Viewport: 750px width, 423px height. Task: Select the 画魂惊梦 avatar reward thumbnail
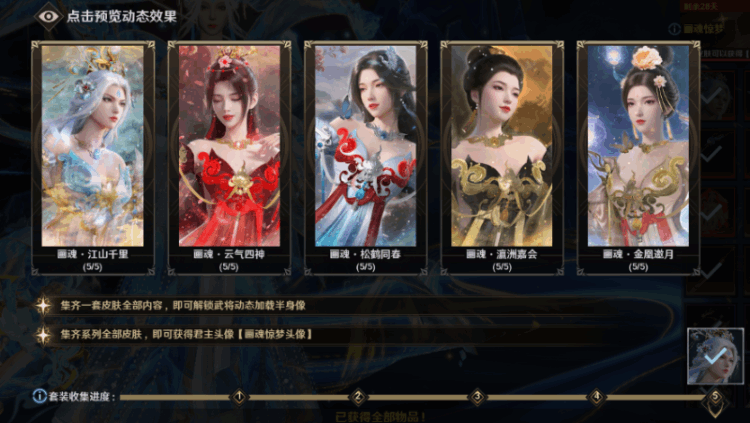click(x=715, y=356)
